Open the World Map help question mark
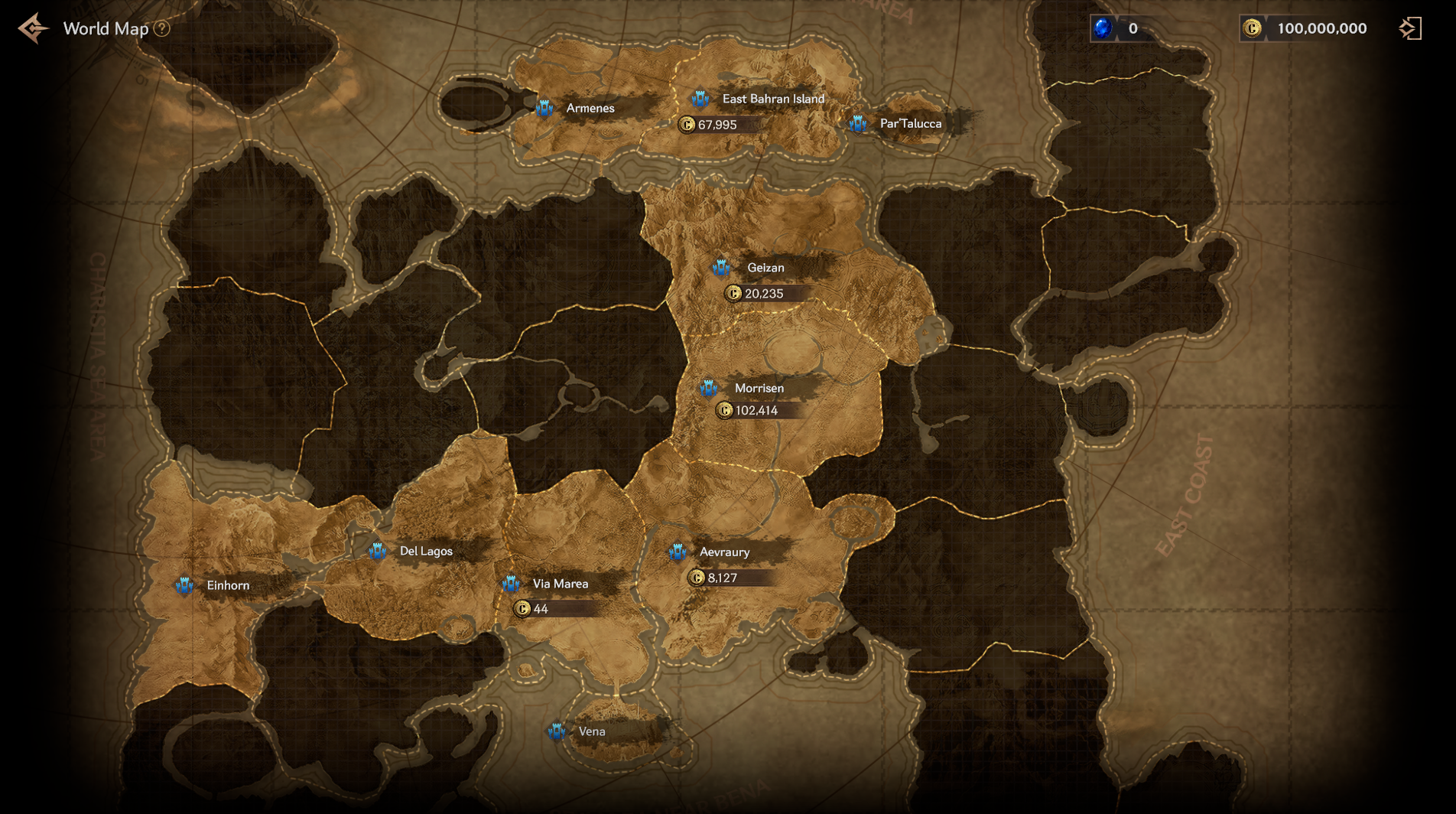This screenshot has height=814, width=1456. click(161, 29)
